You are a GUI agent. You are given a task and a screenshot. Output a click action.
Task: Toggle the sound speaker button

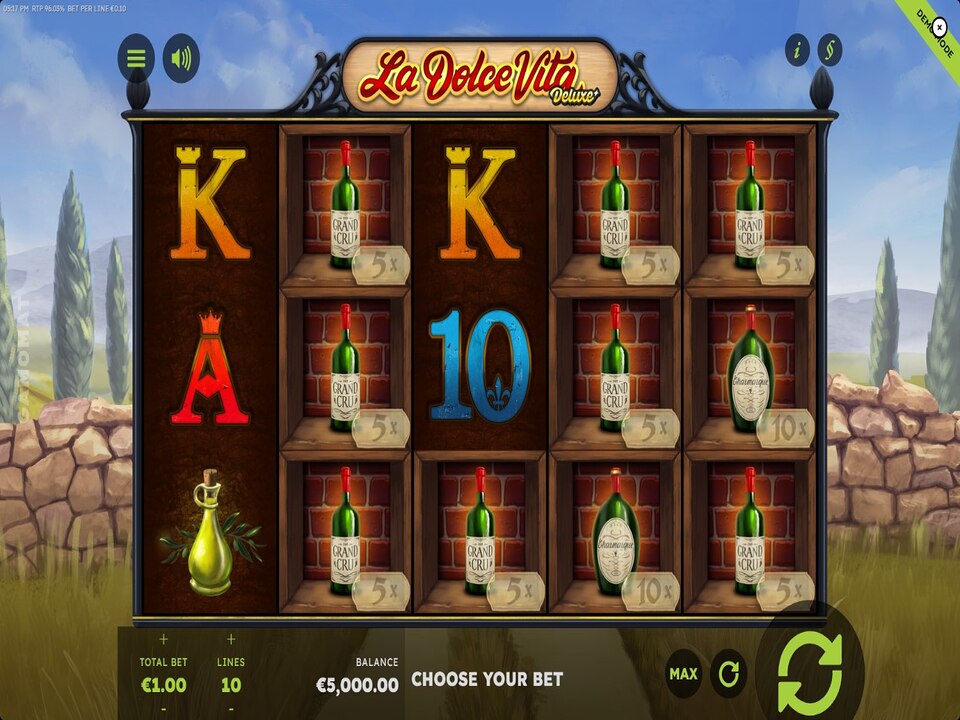(x=181, y=59)
